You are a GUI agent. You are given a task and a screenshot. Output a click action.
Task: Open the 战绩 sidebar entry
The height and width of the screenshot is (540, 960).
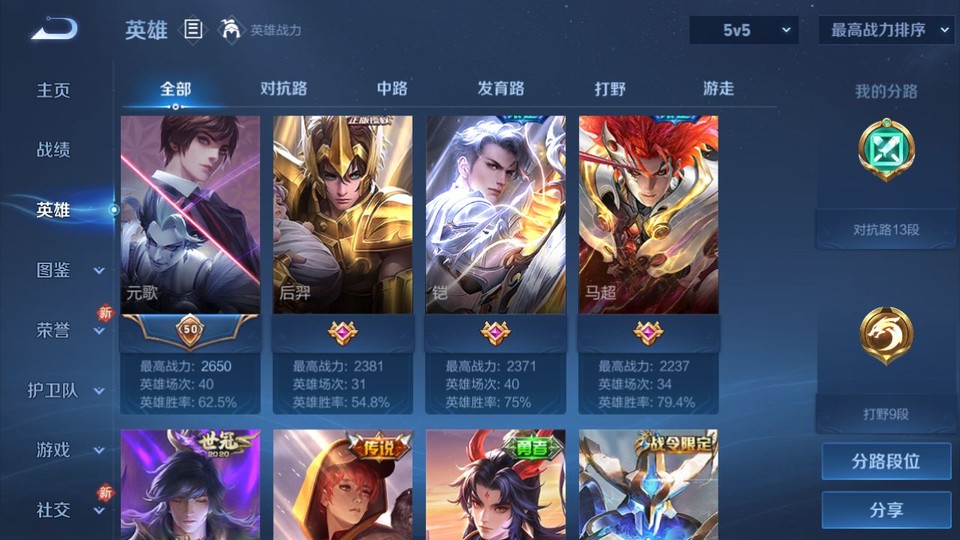tap(54, 150)
